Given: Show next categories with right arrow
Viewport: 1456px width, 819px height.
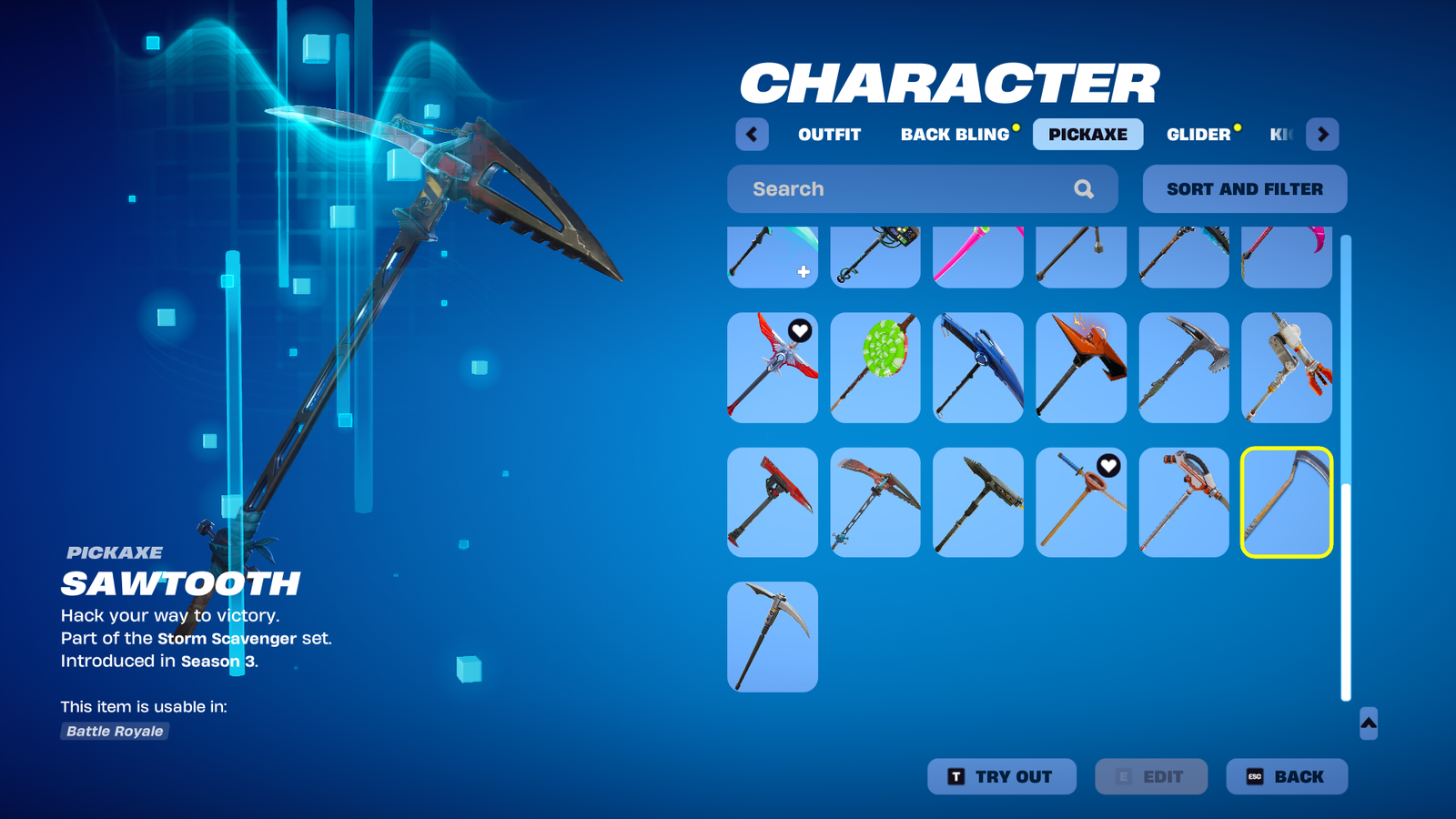Looking at the screenshot, I should [1322, 135].
